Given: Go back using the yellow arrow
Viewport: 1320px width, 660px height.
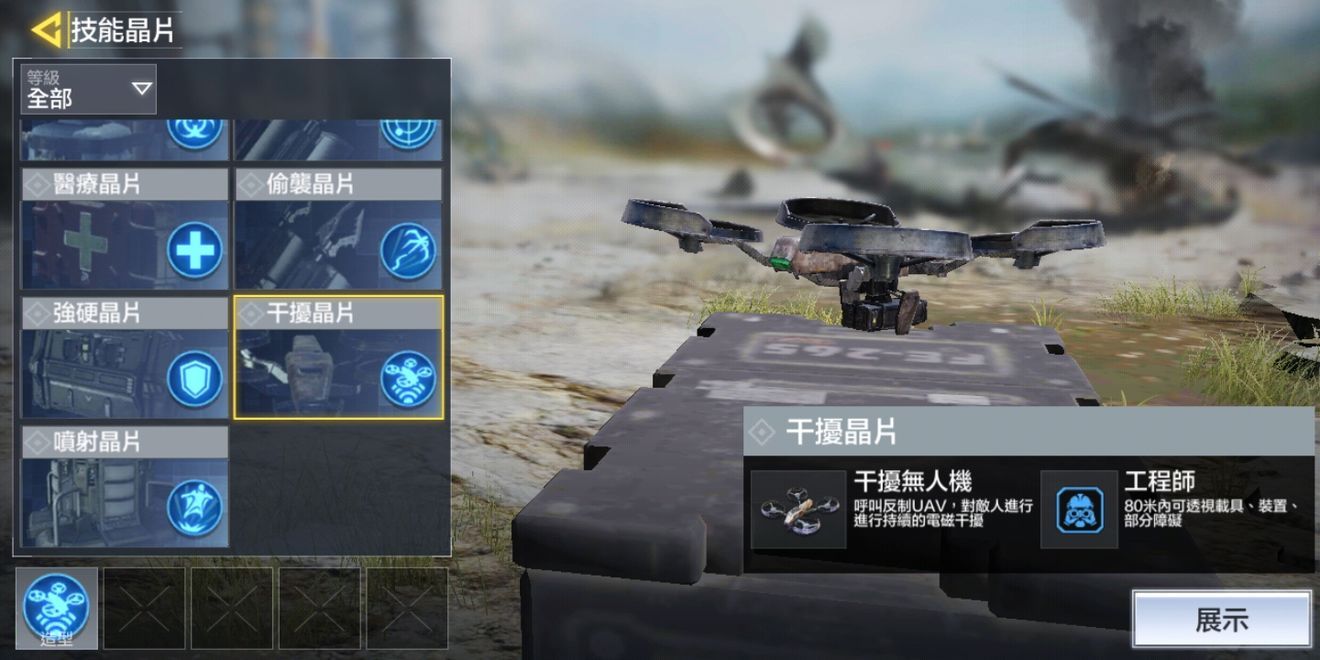Looking at the screenshot, I should click(x=46, y=30).
